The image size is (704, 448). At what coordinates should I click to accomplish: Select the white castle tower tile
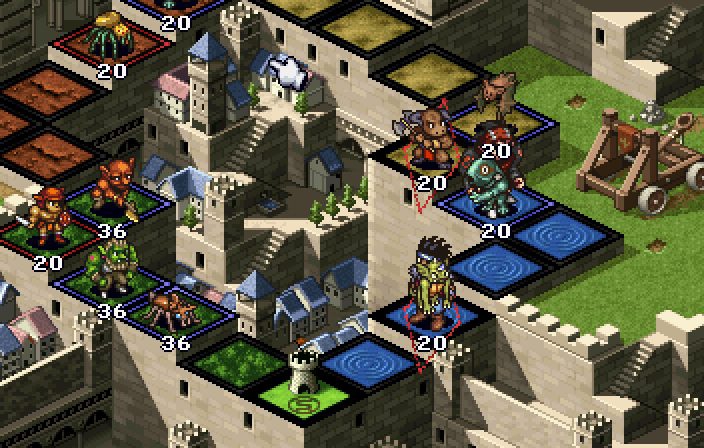(x=302, y=376)
